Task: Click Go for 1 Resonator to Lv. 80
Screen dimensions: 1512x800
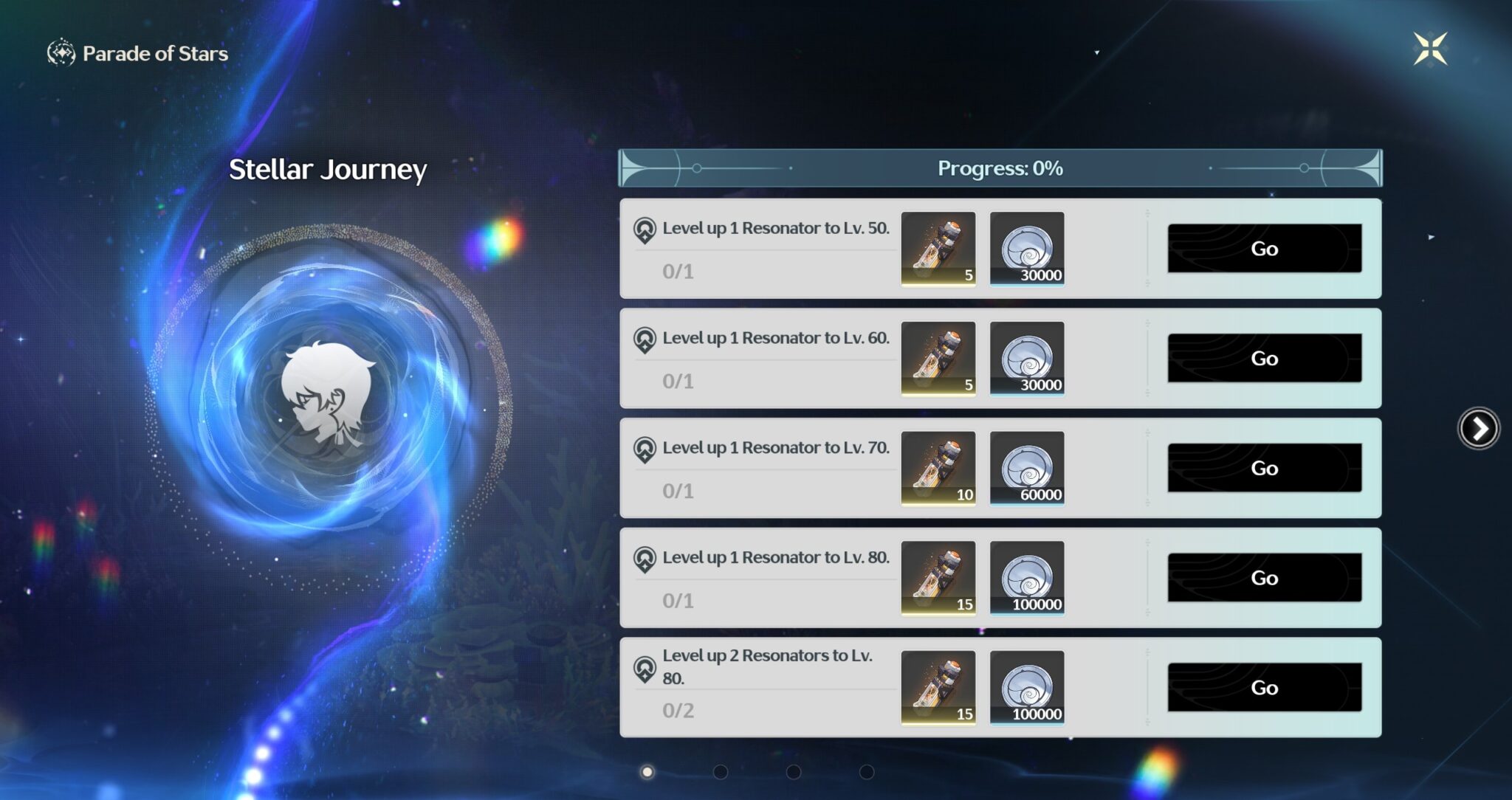Action: point(1264,578)
